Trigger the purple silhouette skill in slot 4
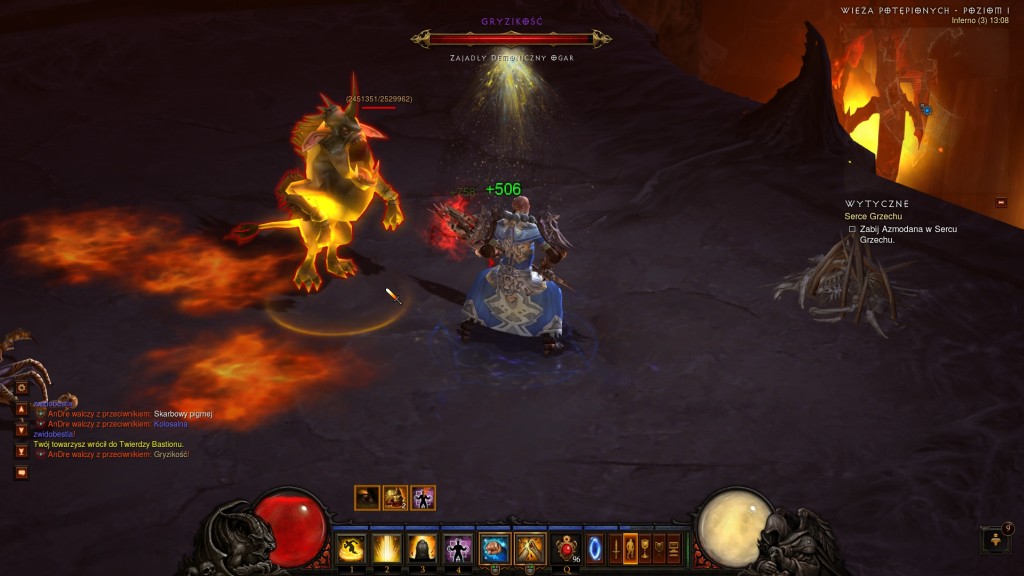Screen dimensions: 1024x576 (x=458, y=548)
